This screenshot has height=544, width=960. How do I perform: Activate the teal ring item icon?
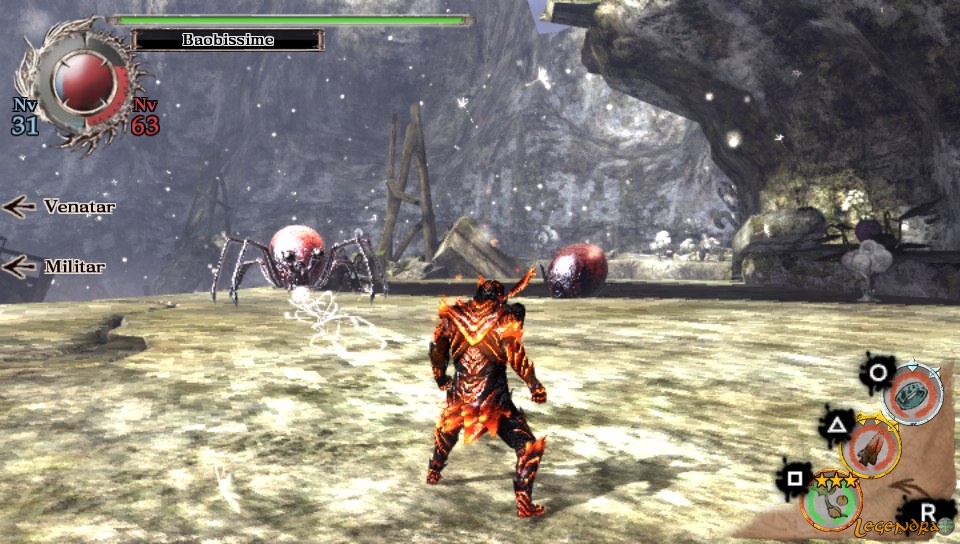point(911,392)
